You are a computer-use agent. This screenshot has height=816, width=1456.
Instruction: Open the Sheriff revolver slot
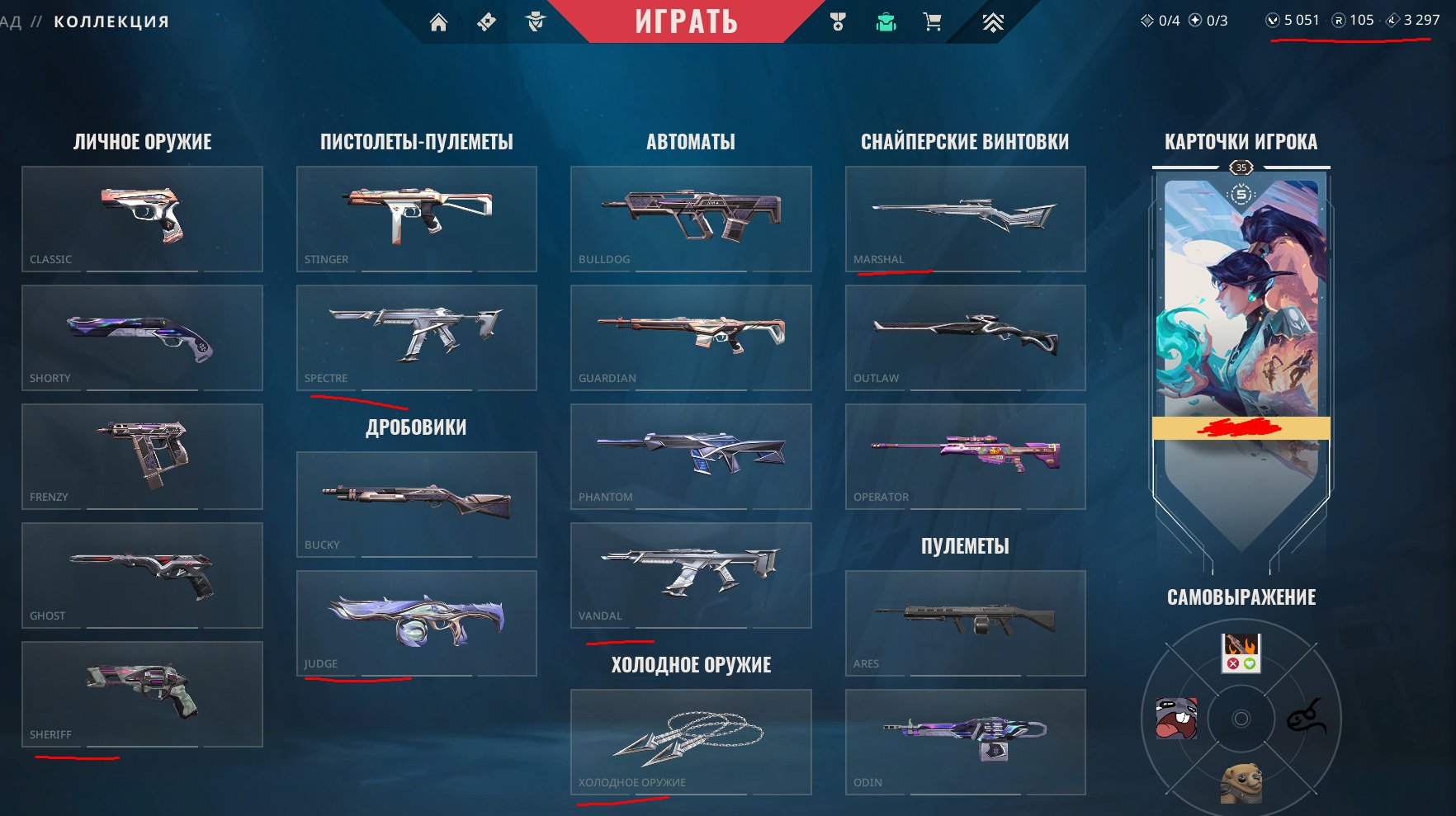pos(142,694)
